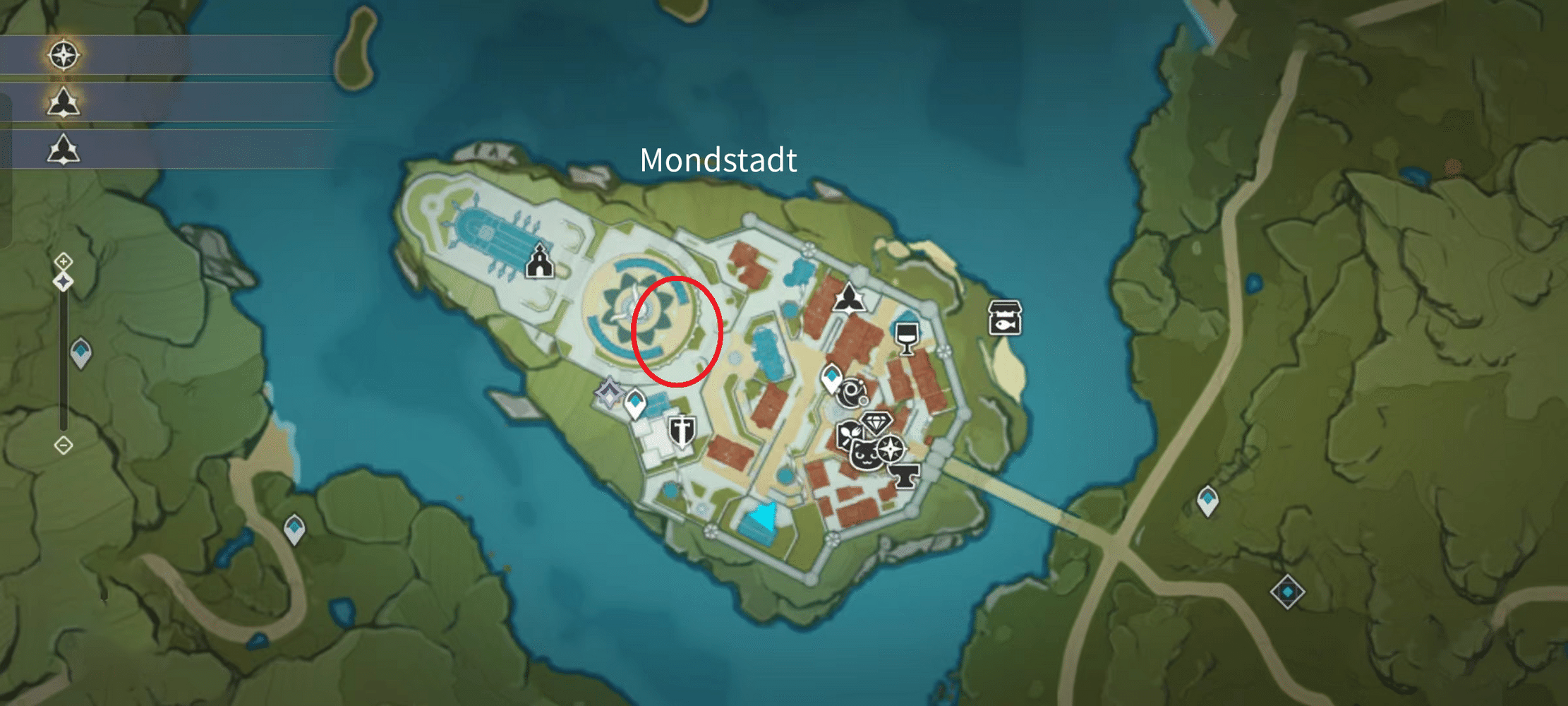Click the Cat's Tail cat face icon
Screen dimensions: 1568x706
click(866, 455)
